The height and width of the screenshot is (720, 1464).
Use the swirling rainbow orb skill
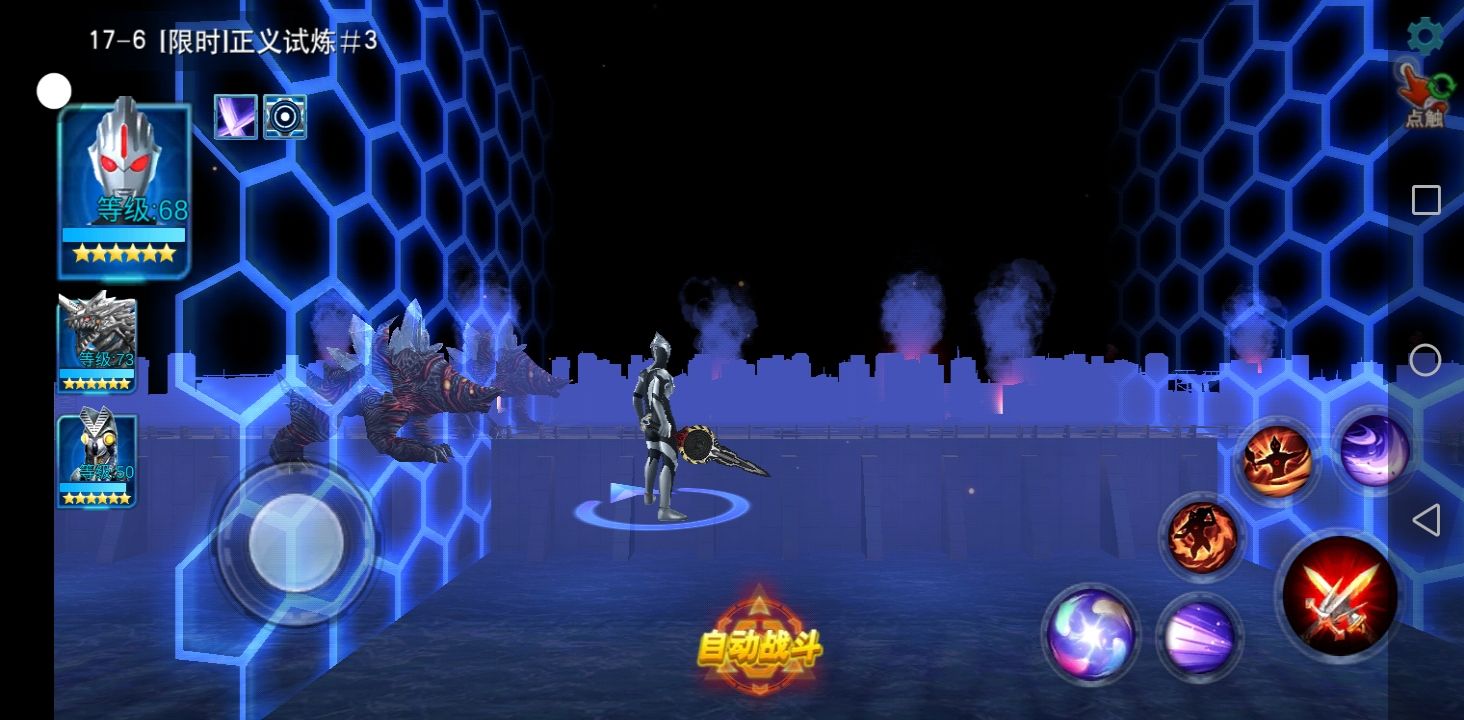tap(1090, 633)
